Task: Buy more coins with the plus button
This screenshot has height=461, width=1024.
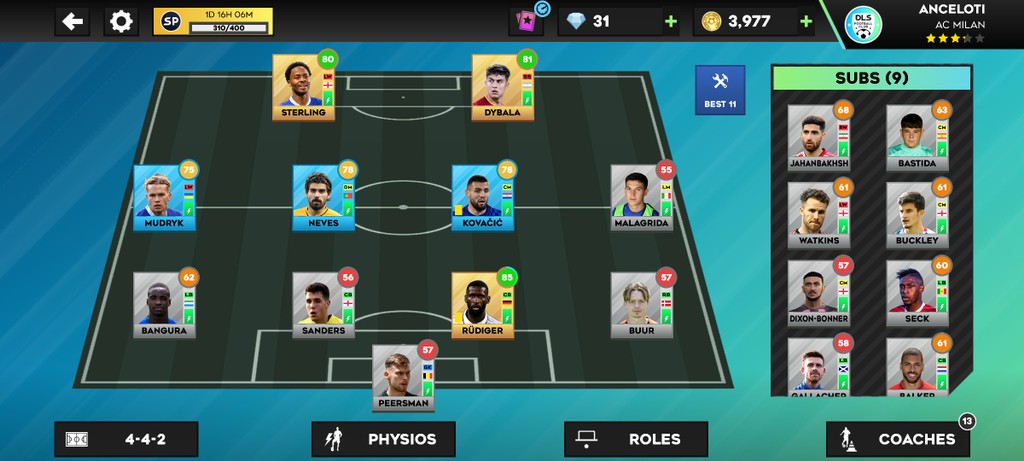Action: click(x=805, y=21)
